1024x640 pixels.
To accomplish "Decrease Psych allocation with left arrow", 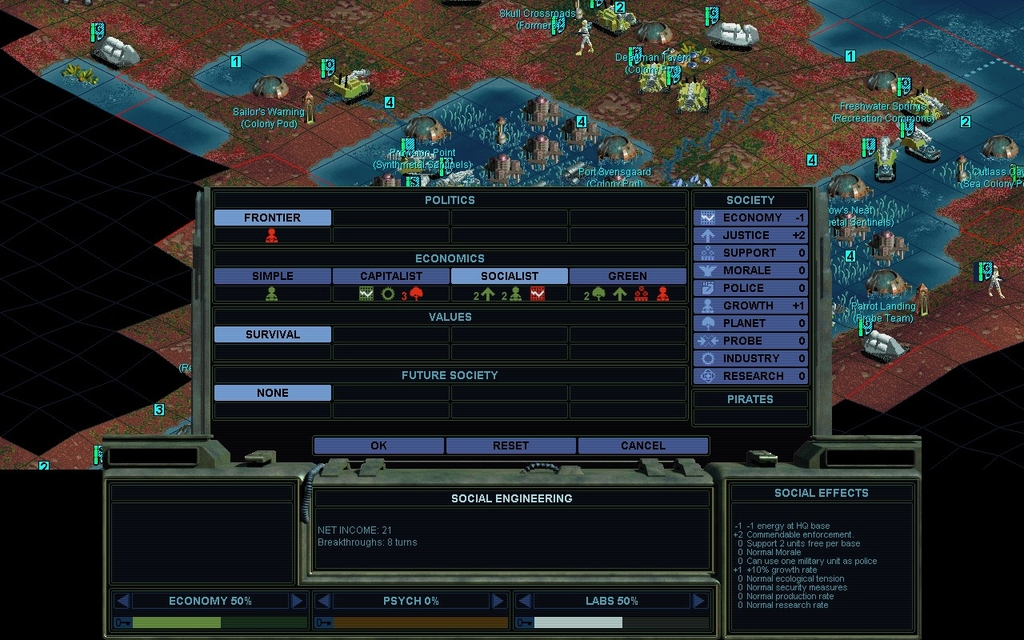I will coord(323,601).
